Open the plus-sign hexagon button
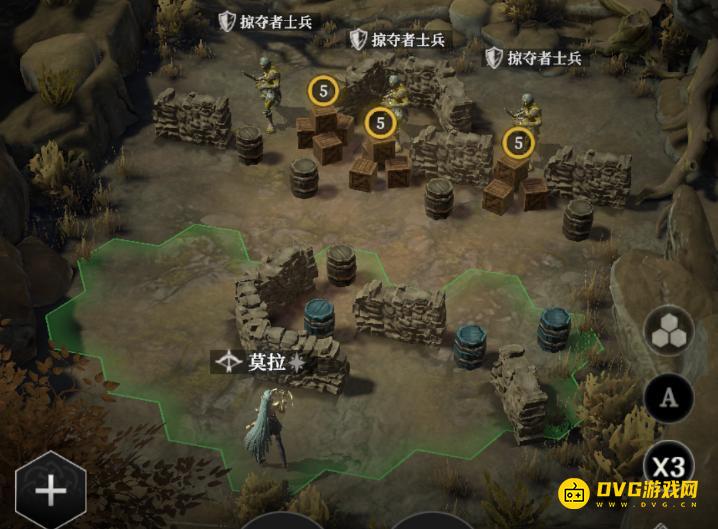This screenshot has height=529, width=718. point(49,491)
